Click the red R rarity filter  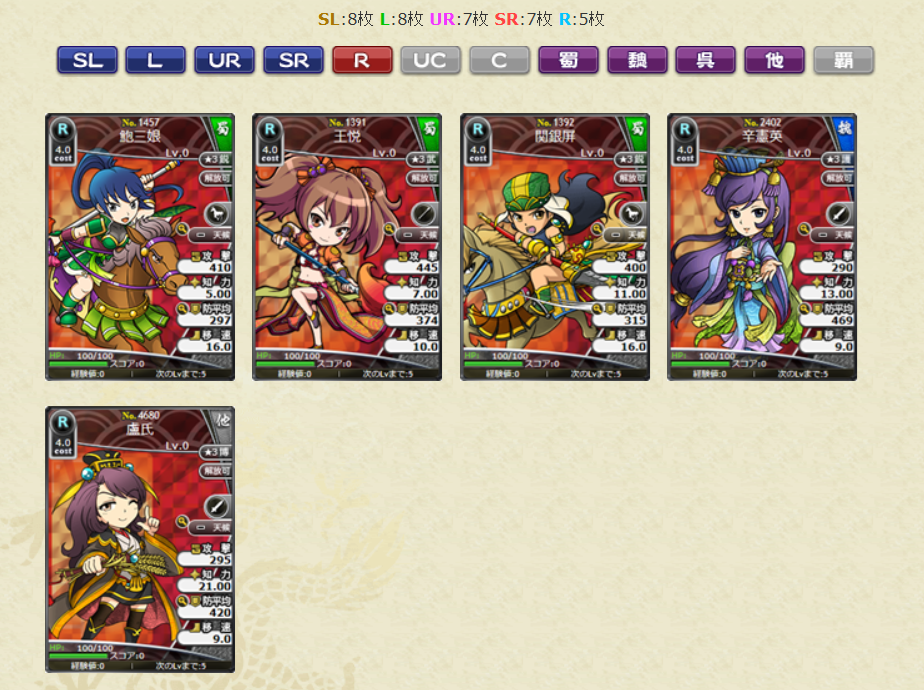[x=361, y=60]
